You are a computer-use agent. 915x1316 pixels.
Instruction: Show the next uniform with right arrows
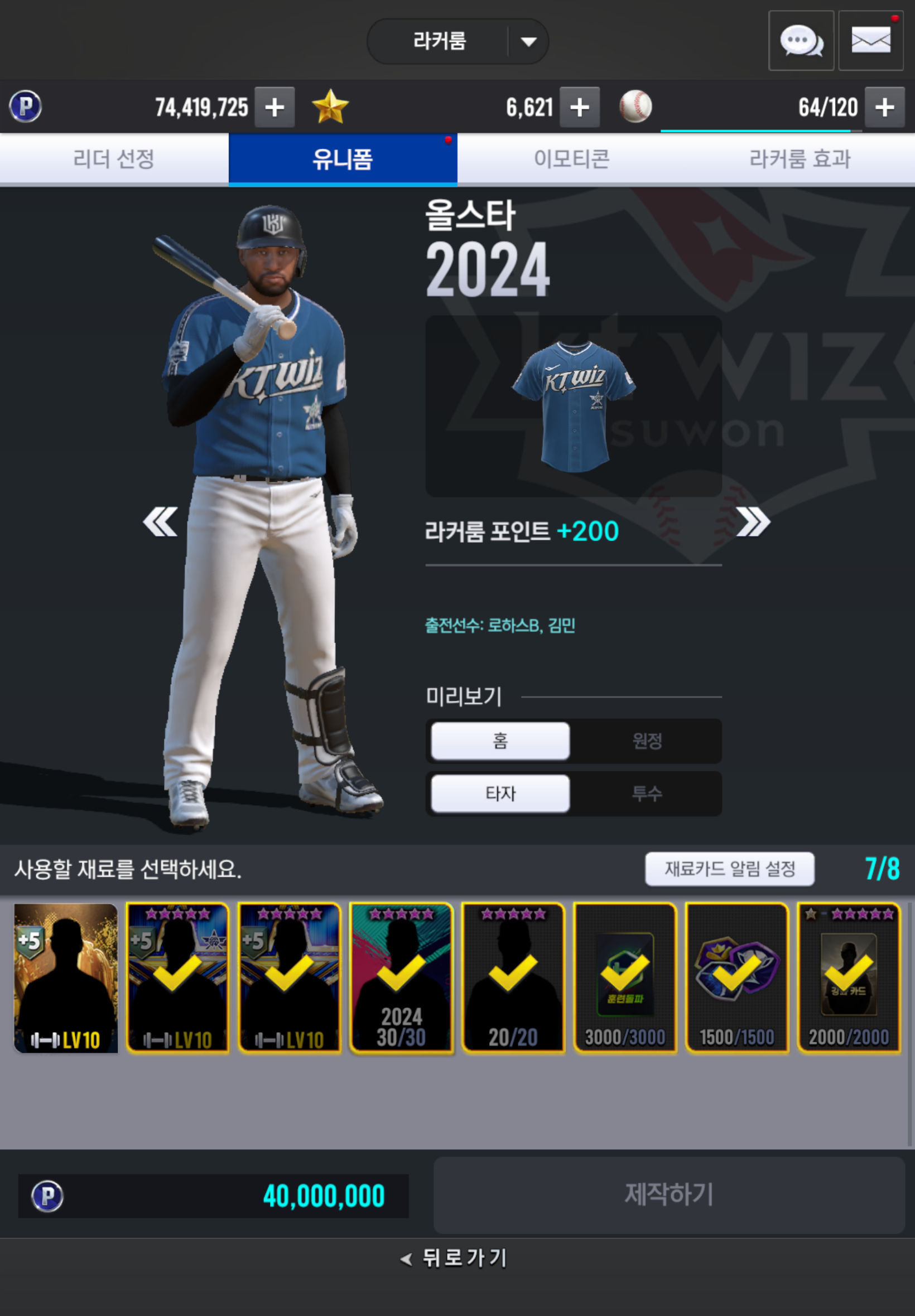[753, 521]
